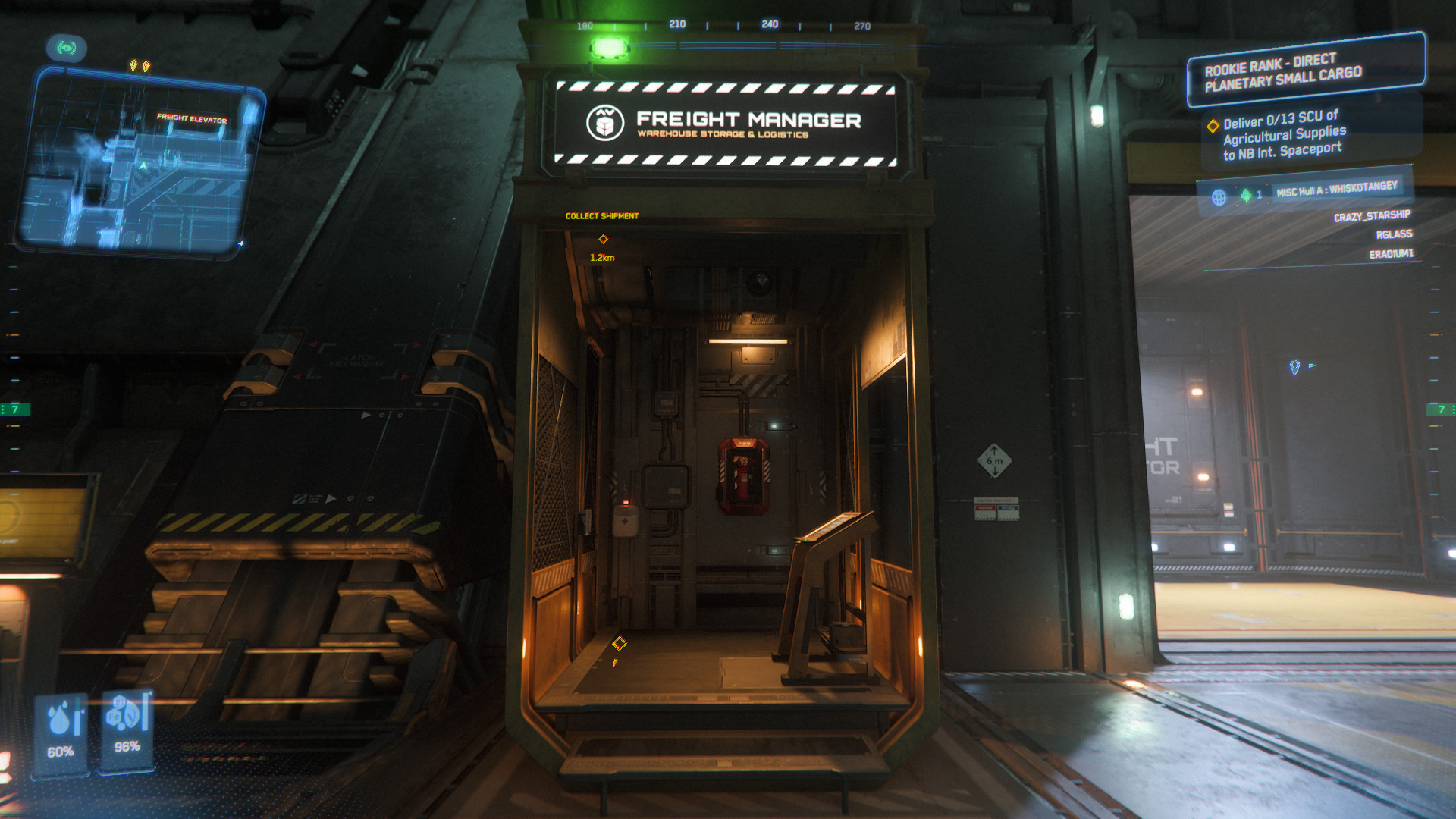Image resolution: width=1456 pixels, height=819 pixels.
Task: Choose party member RGLASS
Action: pos(1394,234)
